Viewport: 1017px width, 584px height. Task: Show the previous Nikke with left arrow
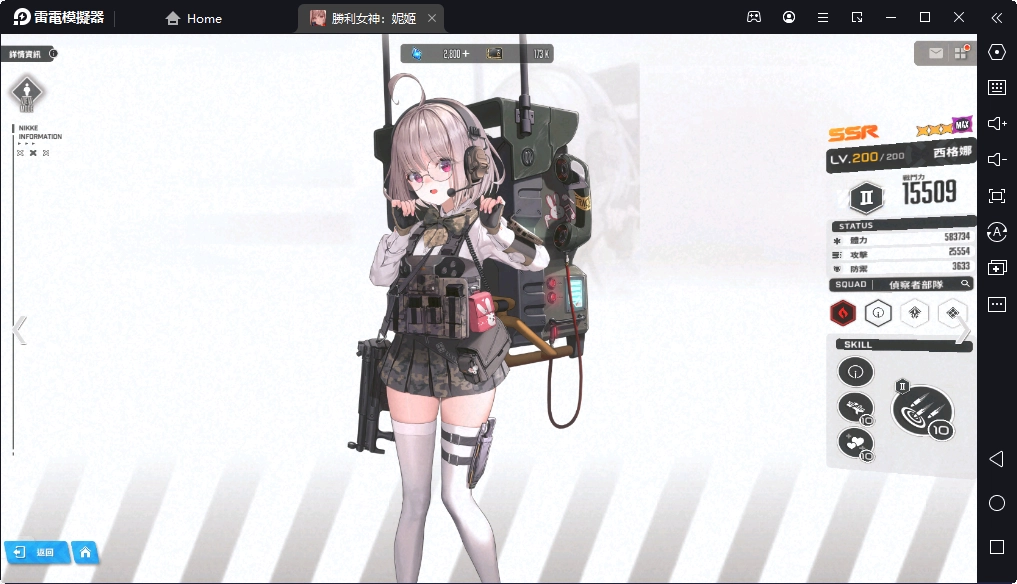(19, 330)
